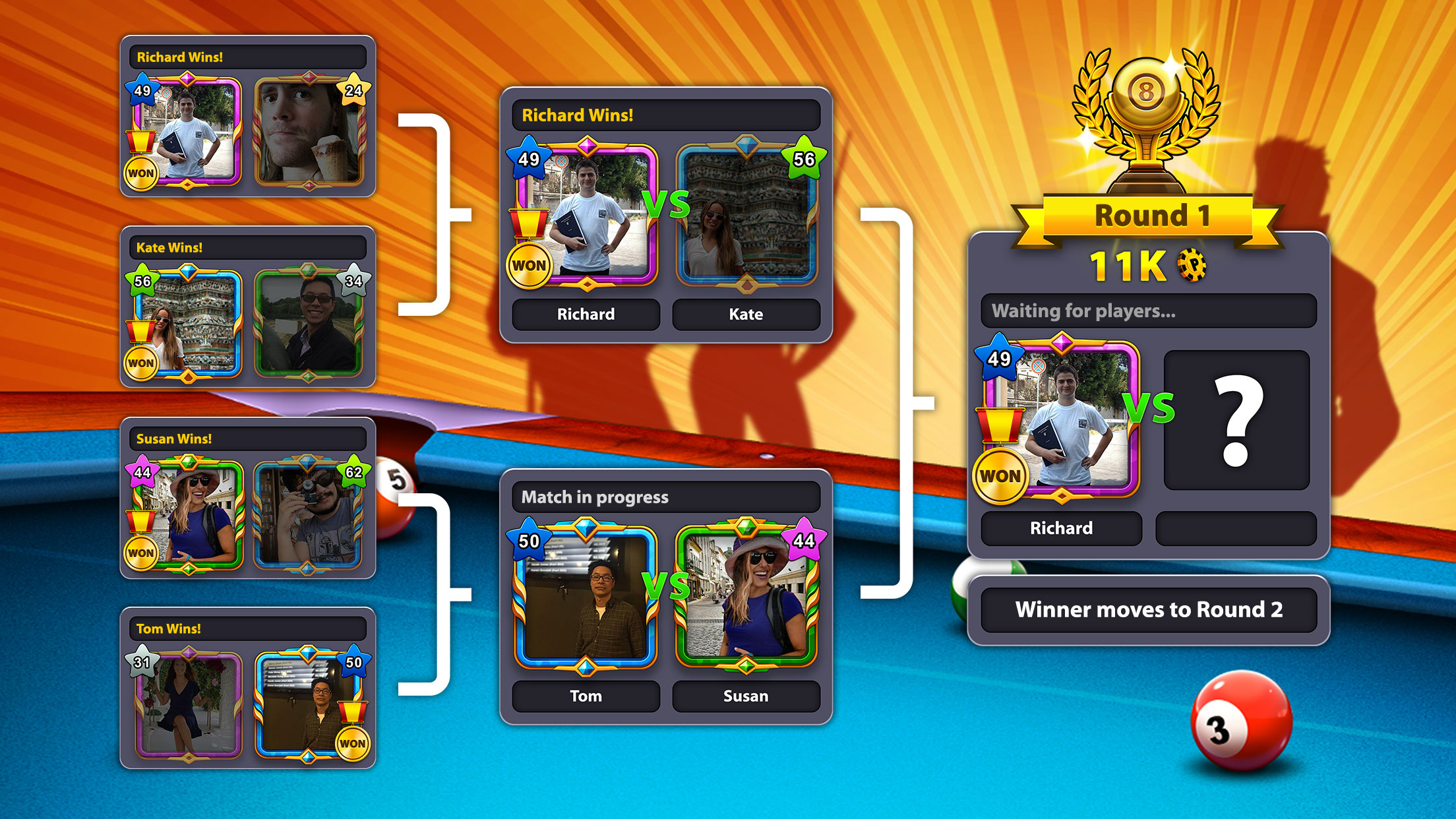Click Susan's name label below her portrait
Image resolution: width=1456 pixels, height=819 pixels.
point(745,696)
